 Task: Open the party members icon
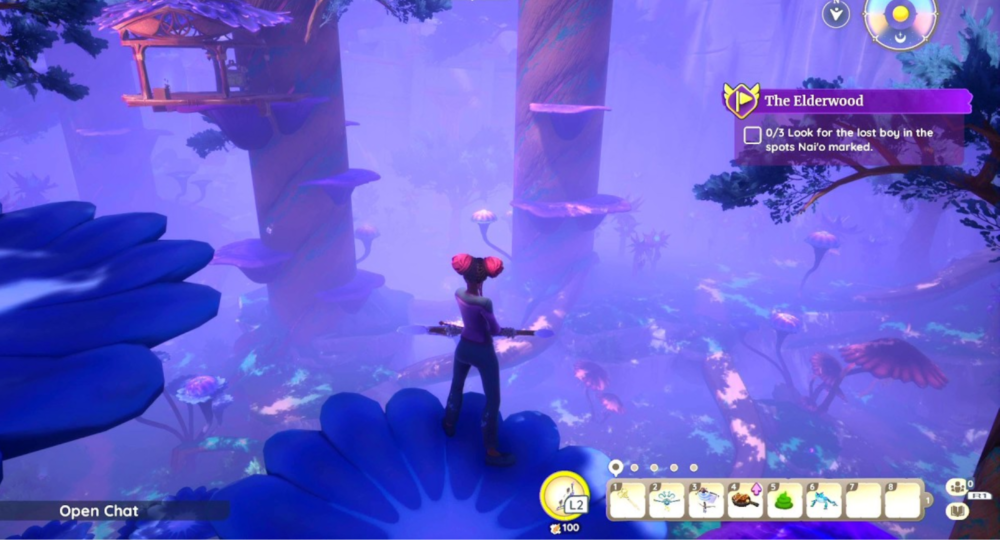pyautogui.click(x=957, y=488)
